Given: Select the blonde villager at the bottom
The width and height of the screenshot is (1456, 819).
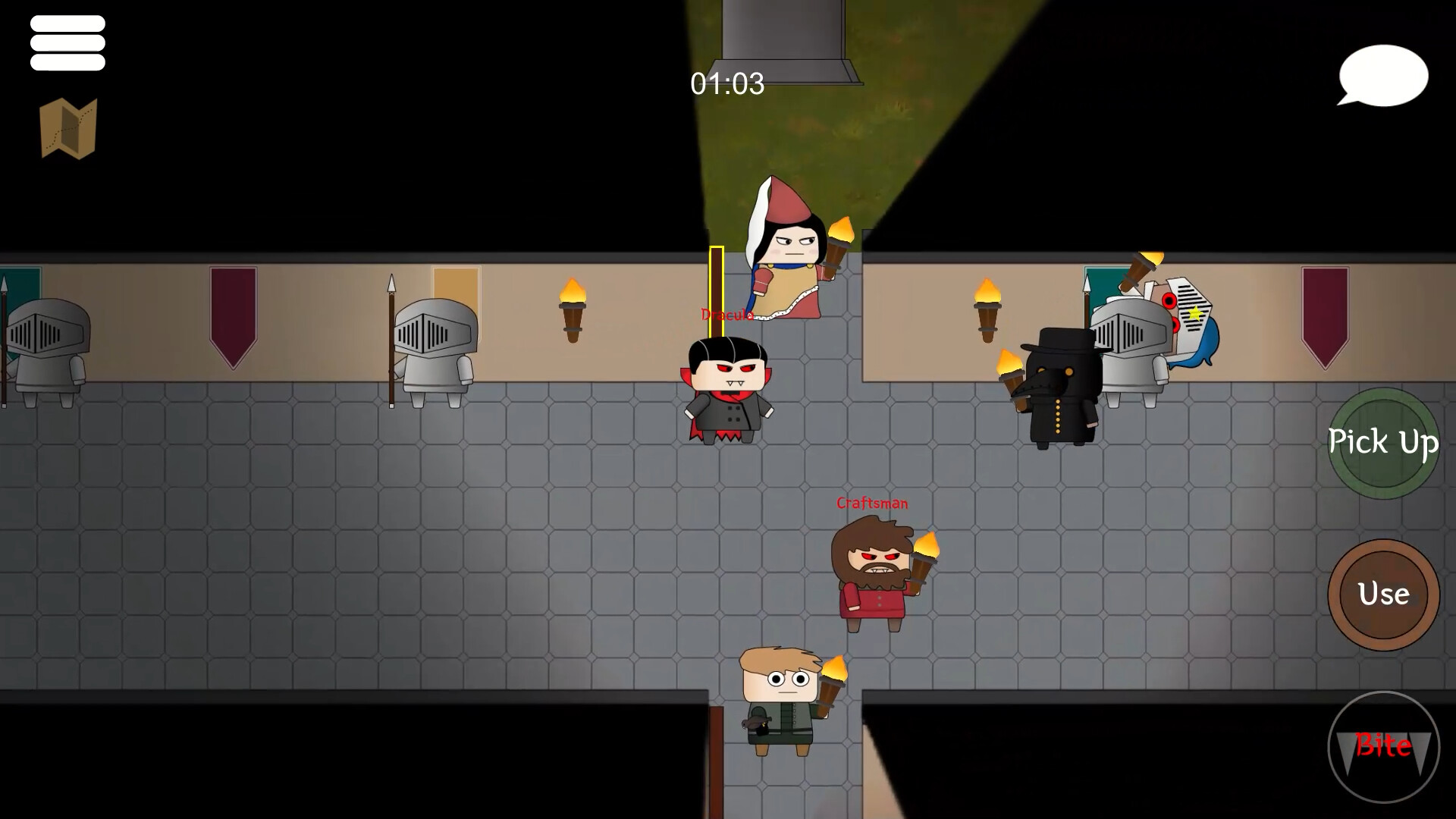Looking at the screenshot, I should (x=781, y=698).
